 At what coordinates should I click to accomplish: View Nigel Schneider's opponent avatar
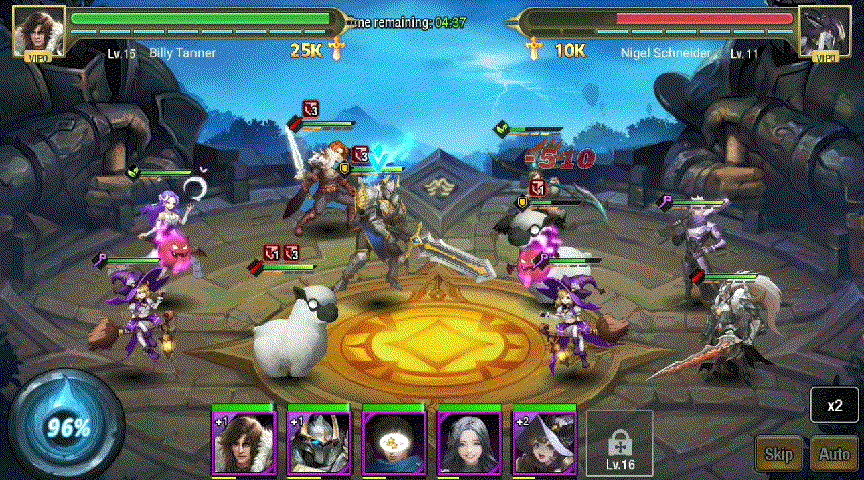pos(825,31)
